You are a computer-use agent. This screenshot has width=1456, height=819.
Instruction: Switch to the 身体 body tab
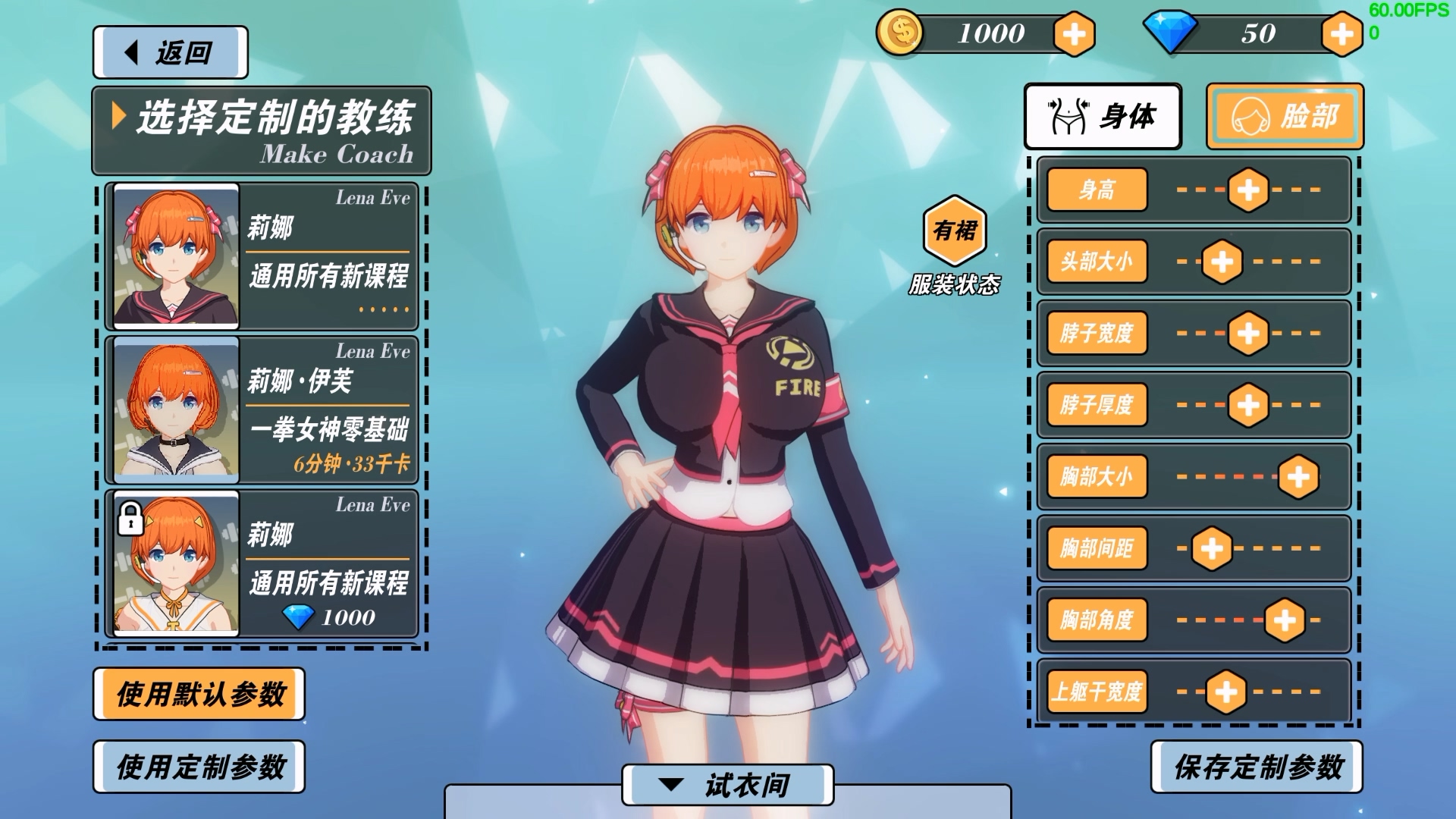click(1103, 117)
